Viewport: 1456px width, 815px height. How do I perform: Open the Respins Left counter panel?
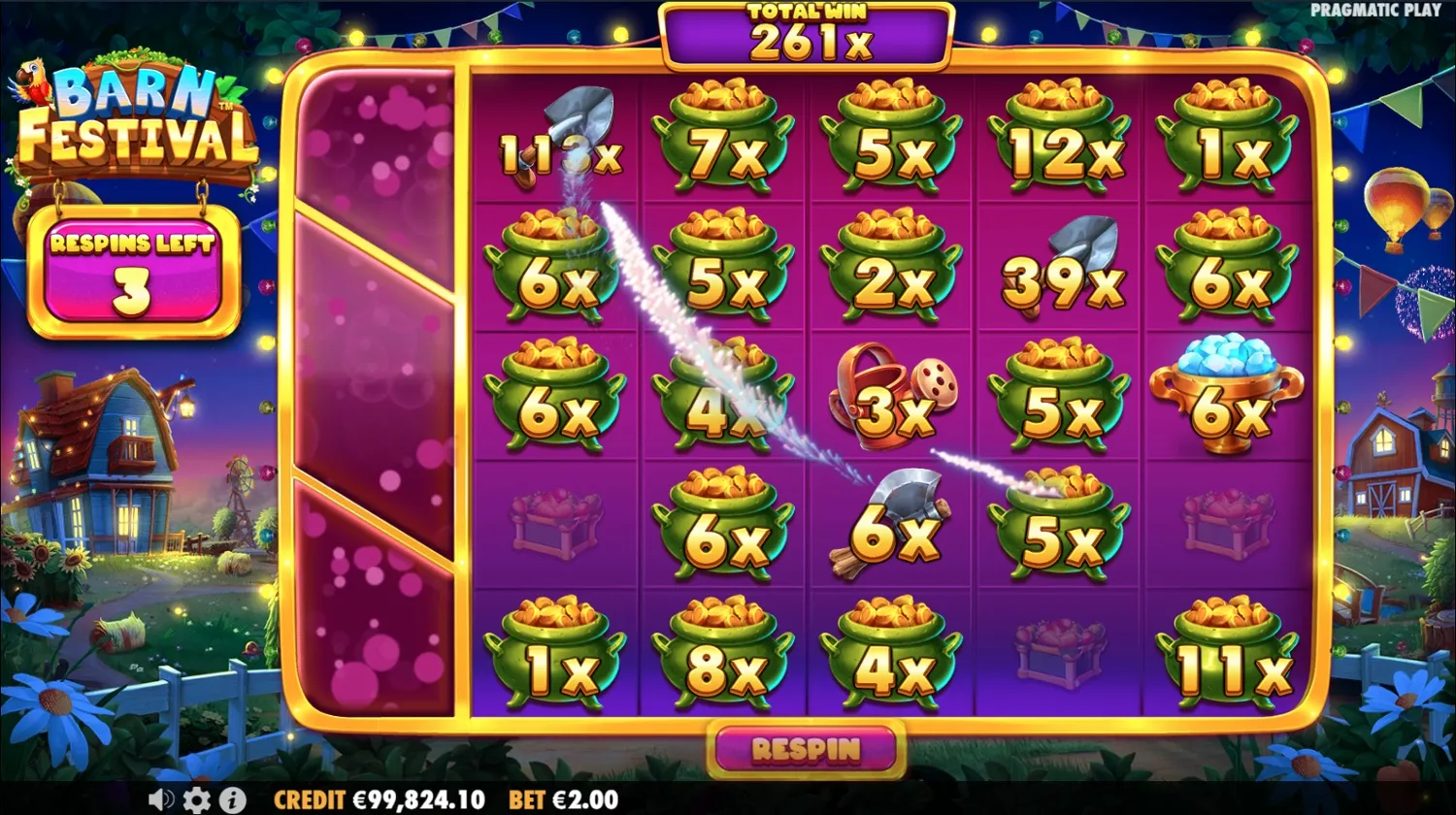pos(134,272)
